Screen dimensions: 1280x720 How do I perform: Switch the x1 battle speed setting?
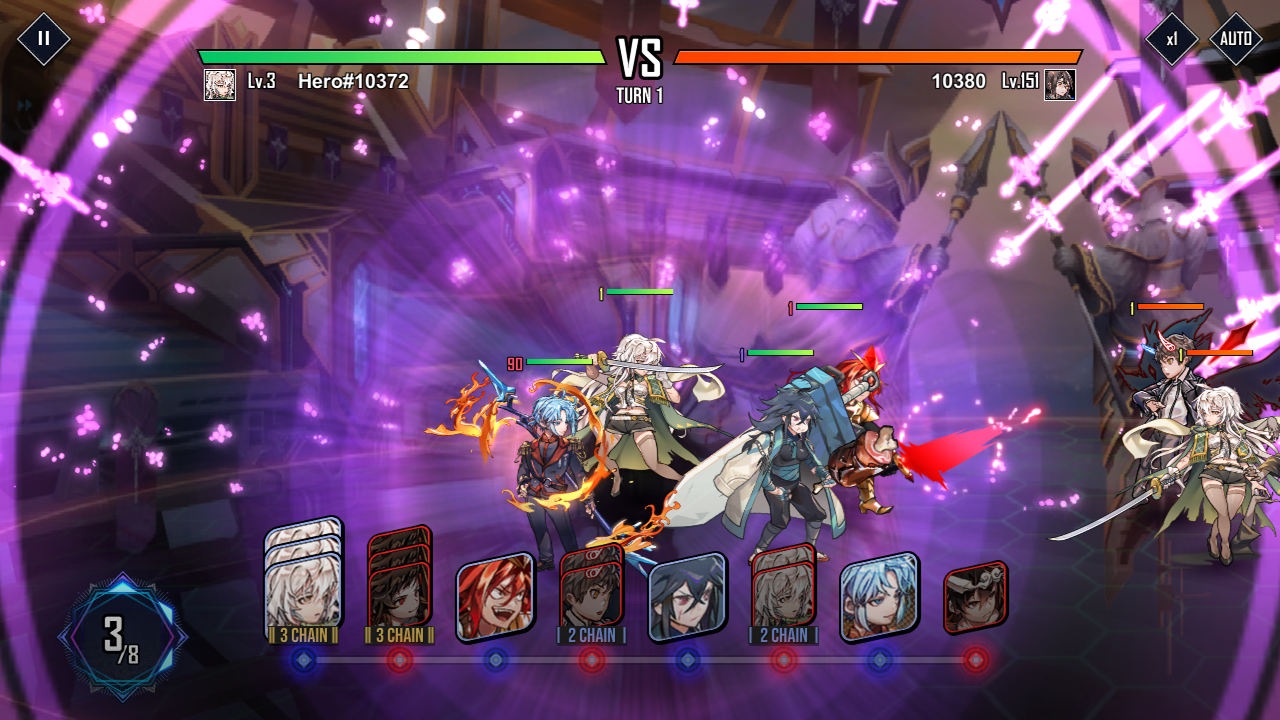click(1175, 38)
